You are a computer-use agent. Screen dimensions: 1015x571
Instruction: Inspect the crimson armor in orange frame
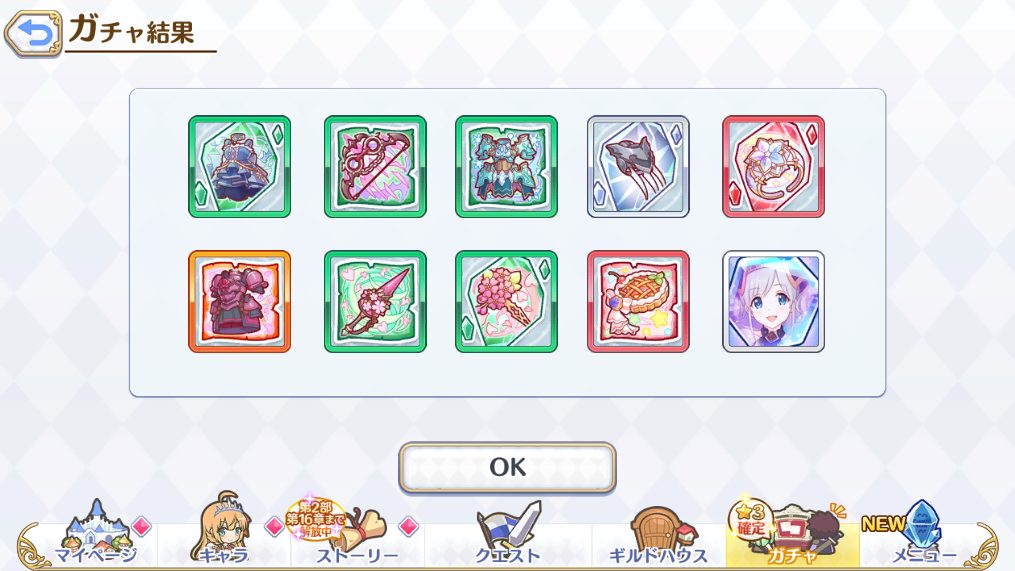(239, 301)
